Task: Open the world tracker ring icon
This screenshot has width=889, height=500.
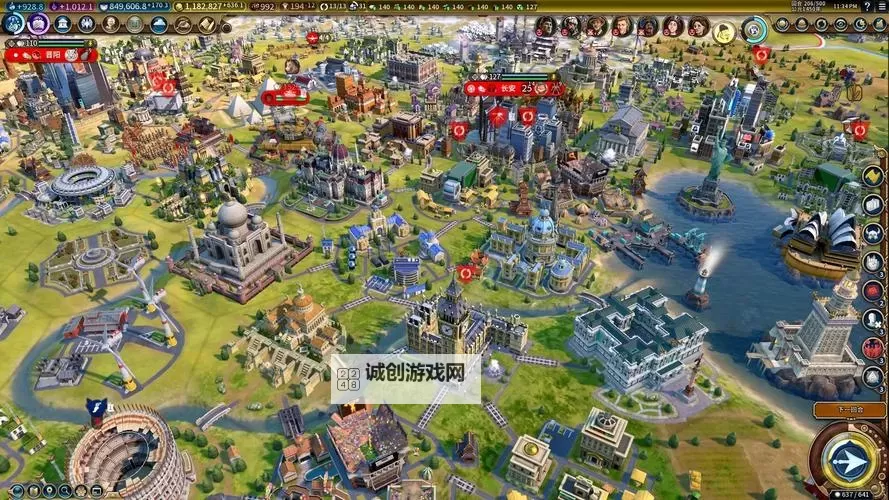Action: (755, 29)
